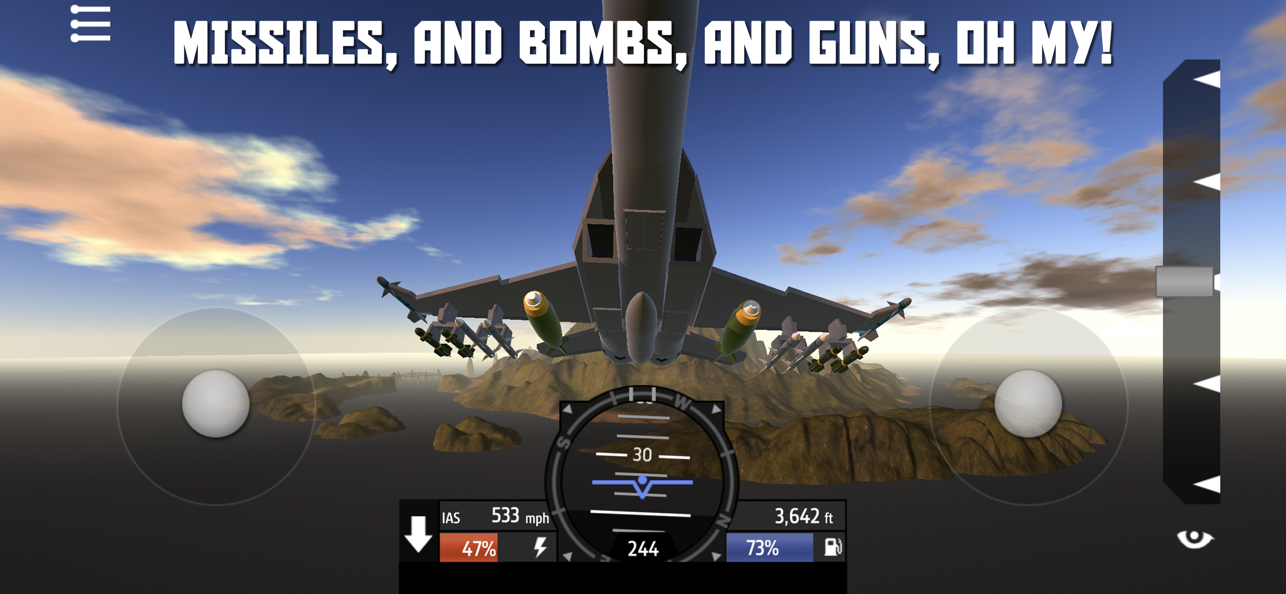This screenshot has width=1286, height=594.
Task: Open the hamburger menu icon
Action: 90,24
